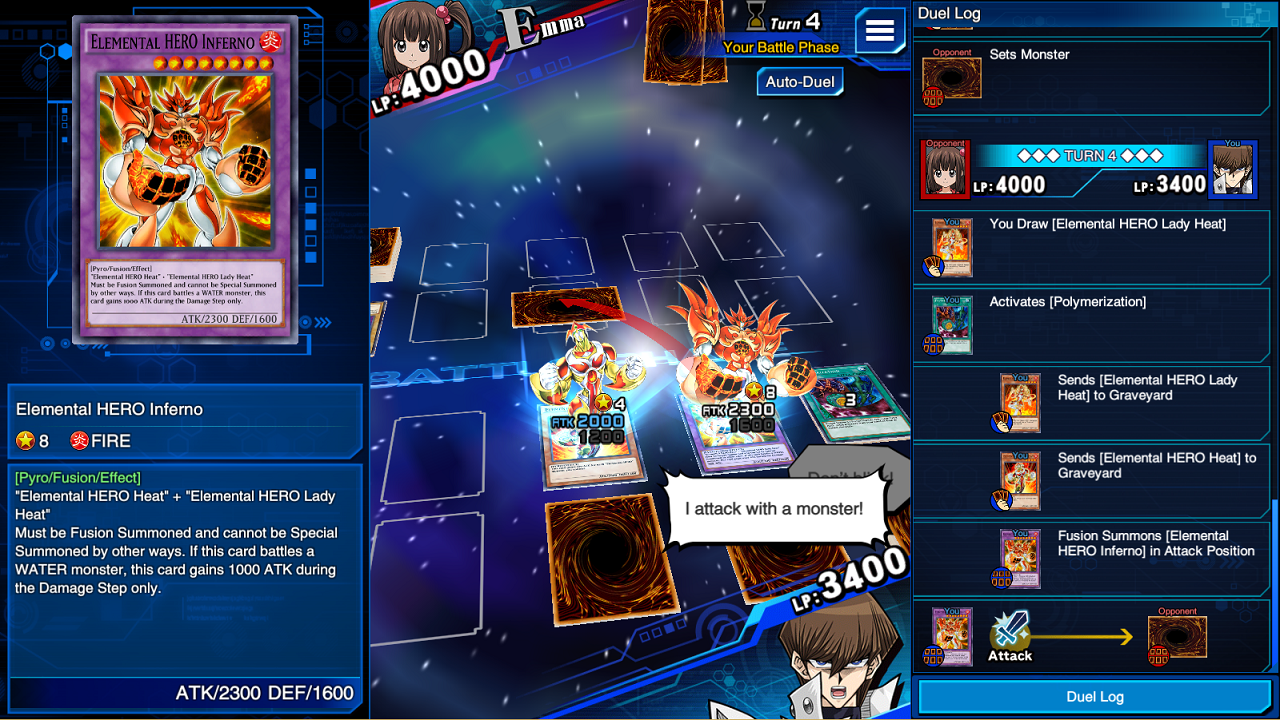Select the Draw Elemental HERO Lady Heat entry
The image size is (1280, 720).
(x=1092, y=247)
